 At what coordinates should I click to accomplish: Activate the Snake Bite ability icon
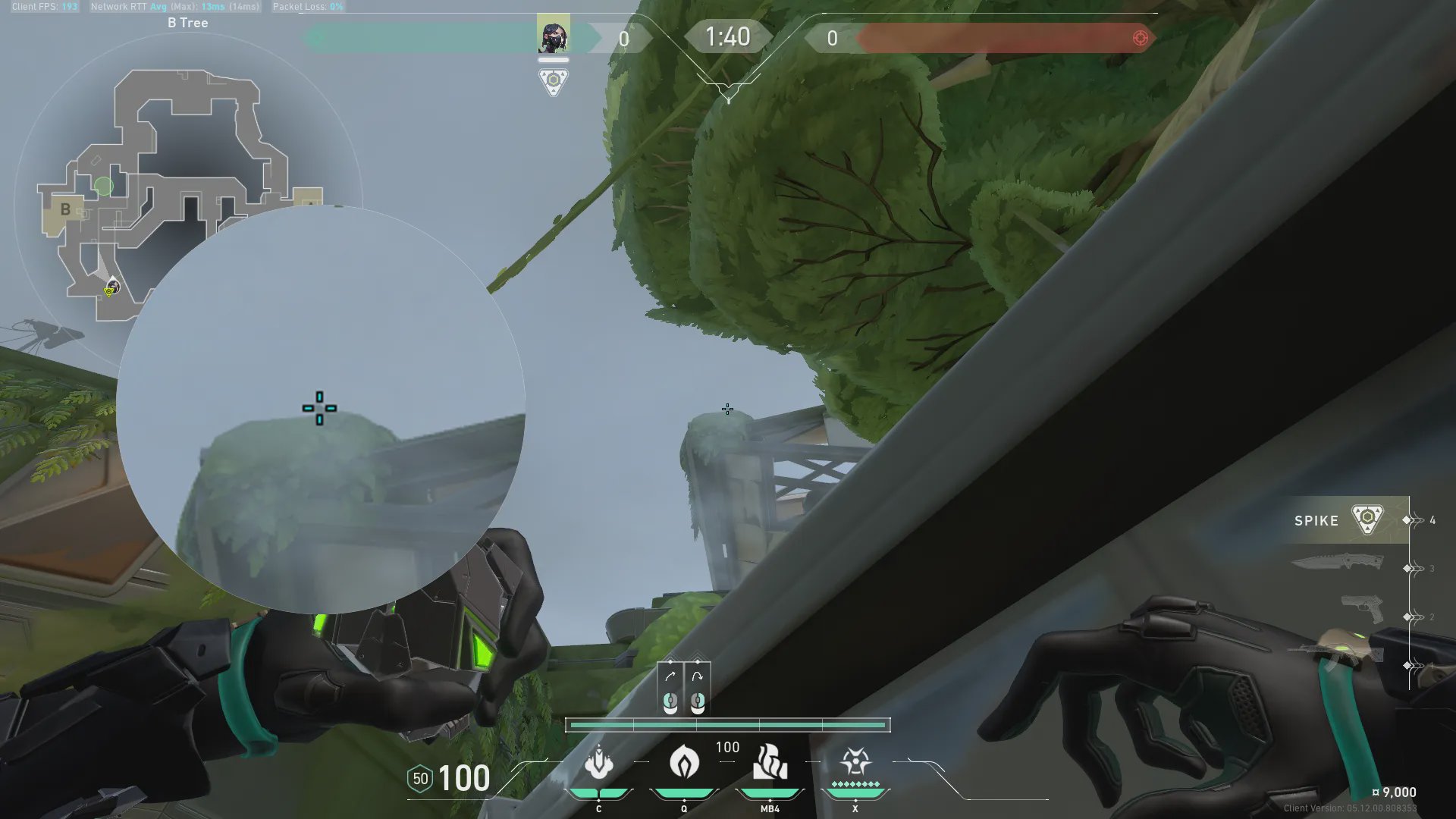pos(599,763)
